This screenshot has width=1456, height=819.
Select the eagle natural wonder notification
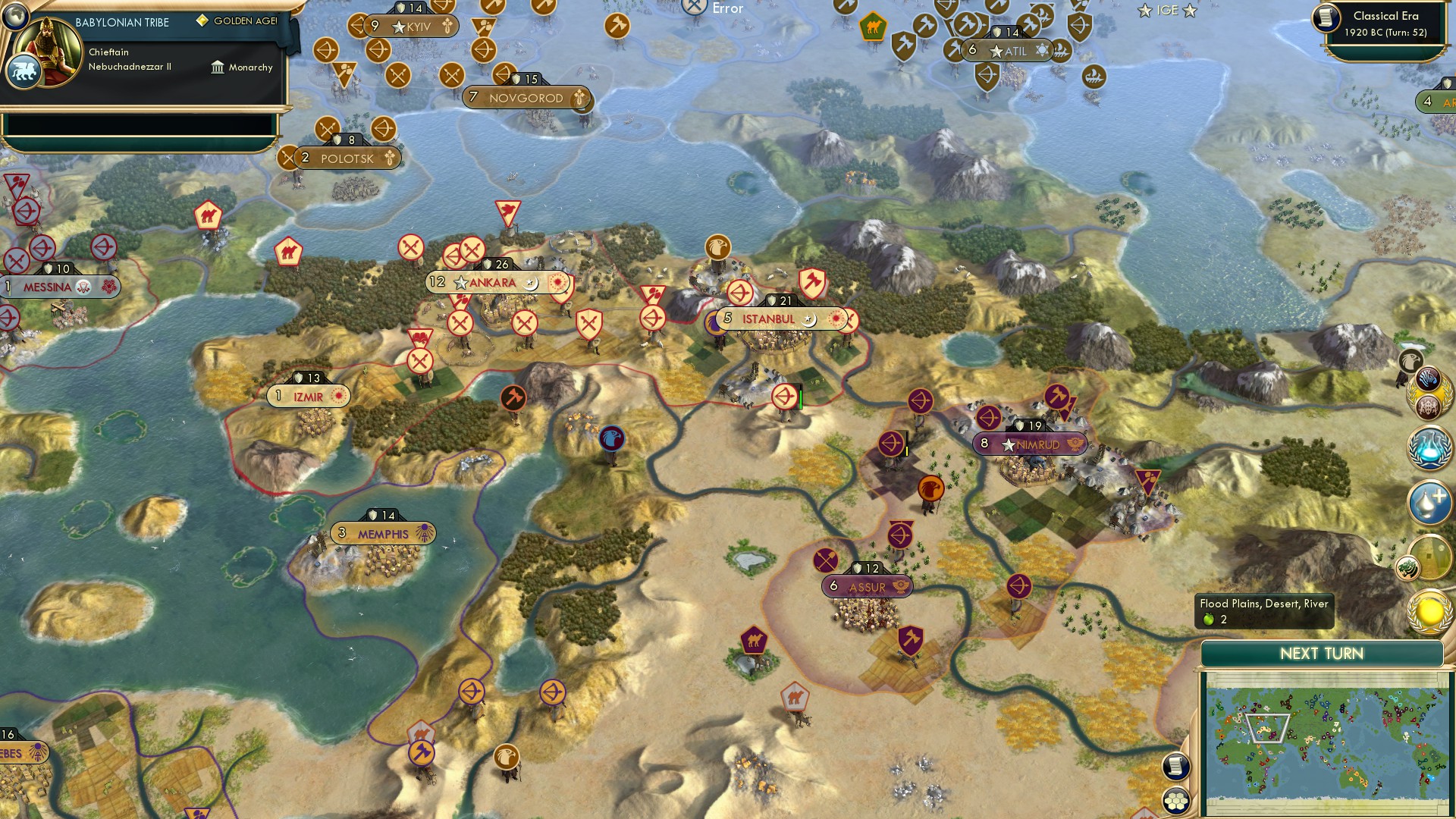[x=1410, y=361]
